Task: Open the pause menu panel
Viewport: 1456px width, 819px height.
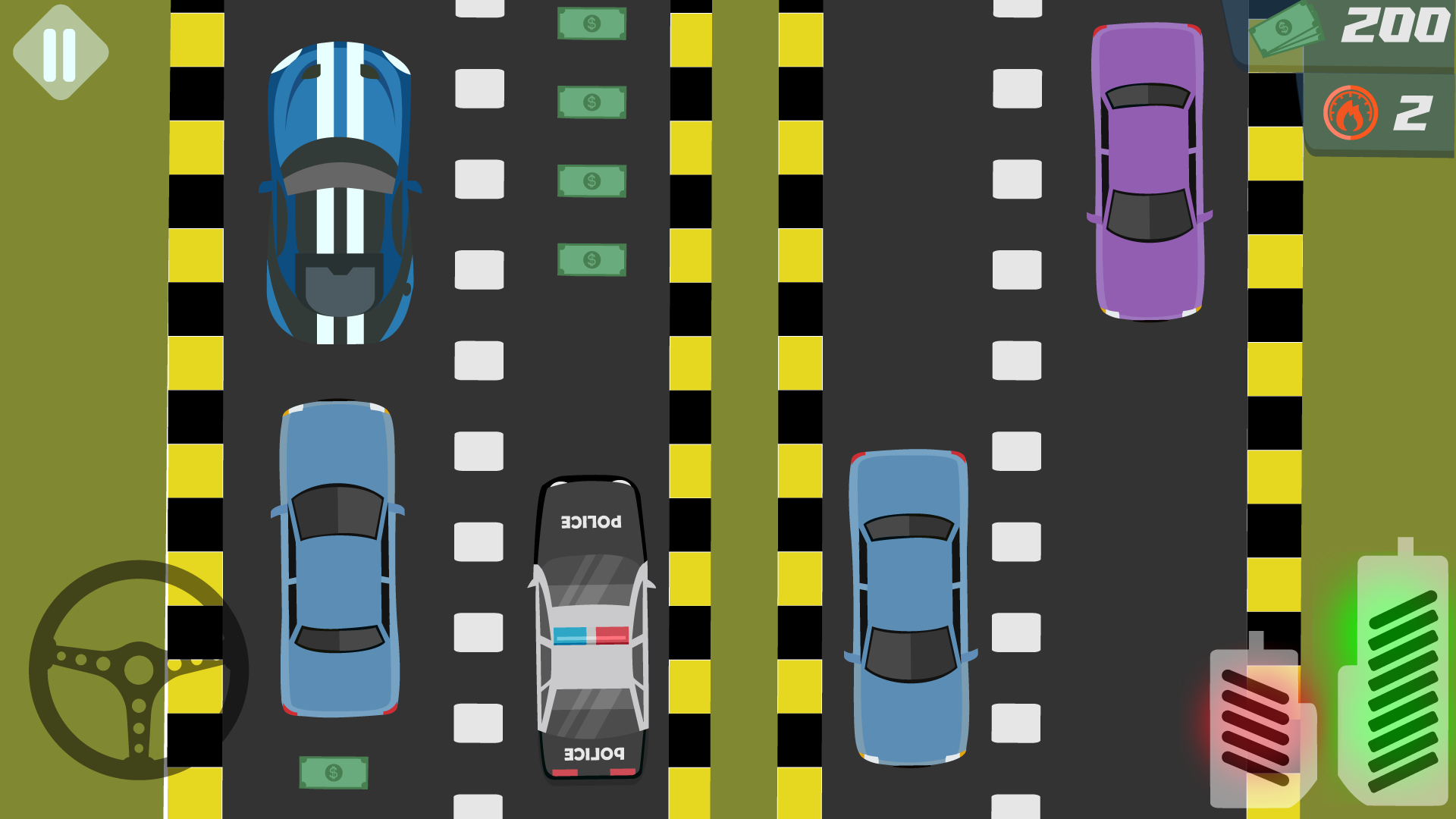Action: tap(61, 52)
